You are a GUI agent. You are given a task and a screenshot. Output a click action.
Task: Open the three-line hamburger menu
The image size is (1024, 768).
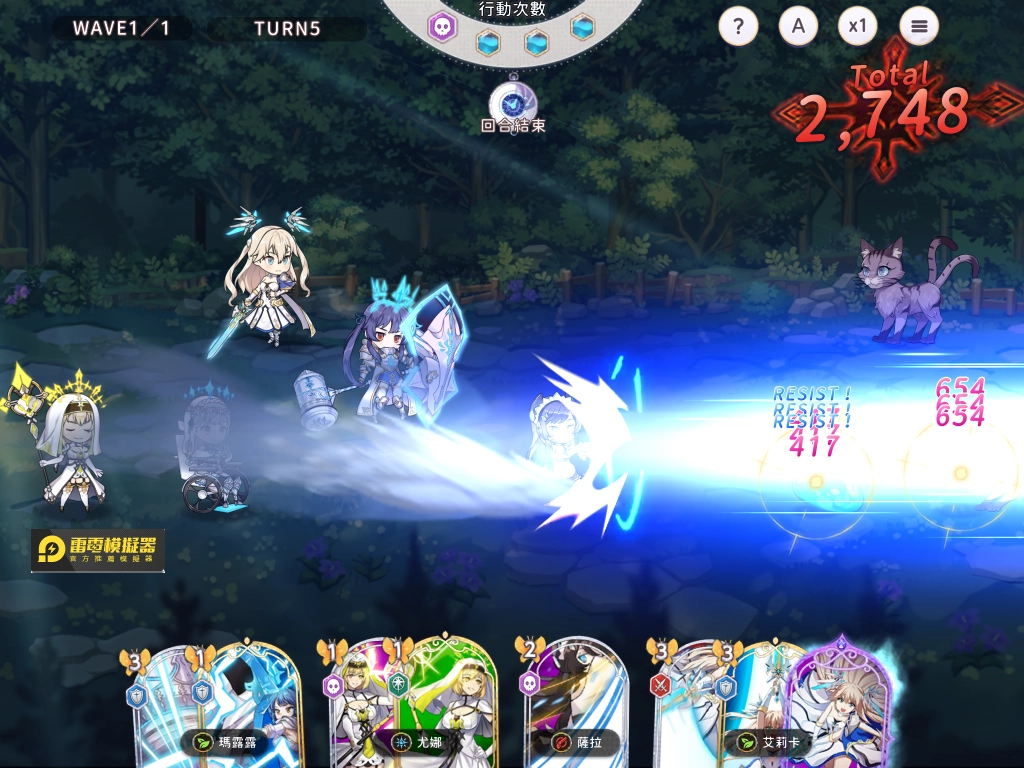[x=918, y=26]
